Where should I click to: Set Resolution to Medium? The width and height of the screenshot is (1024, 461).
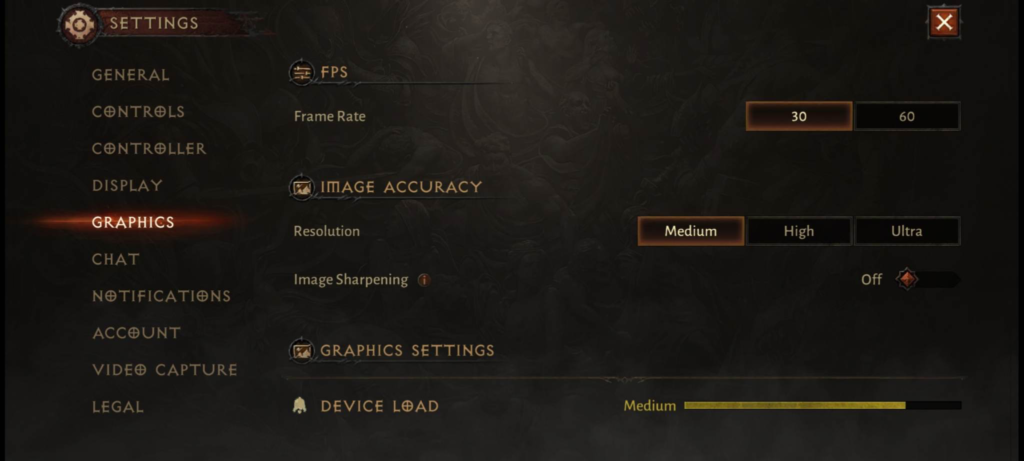point(691,231)
